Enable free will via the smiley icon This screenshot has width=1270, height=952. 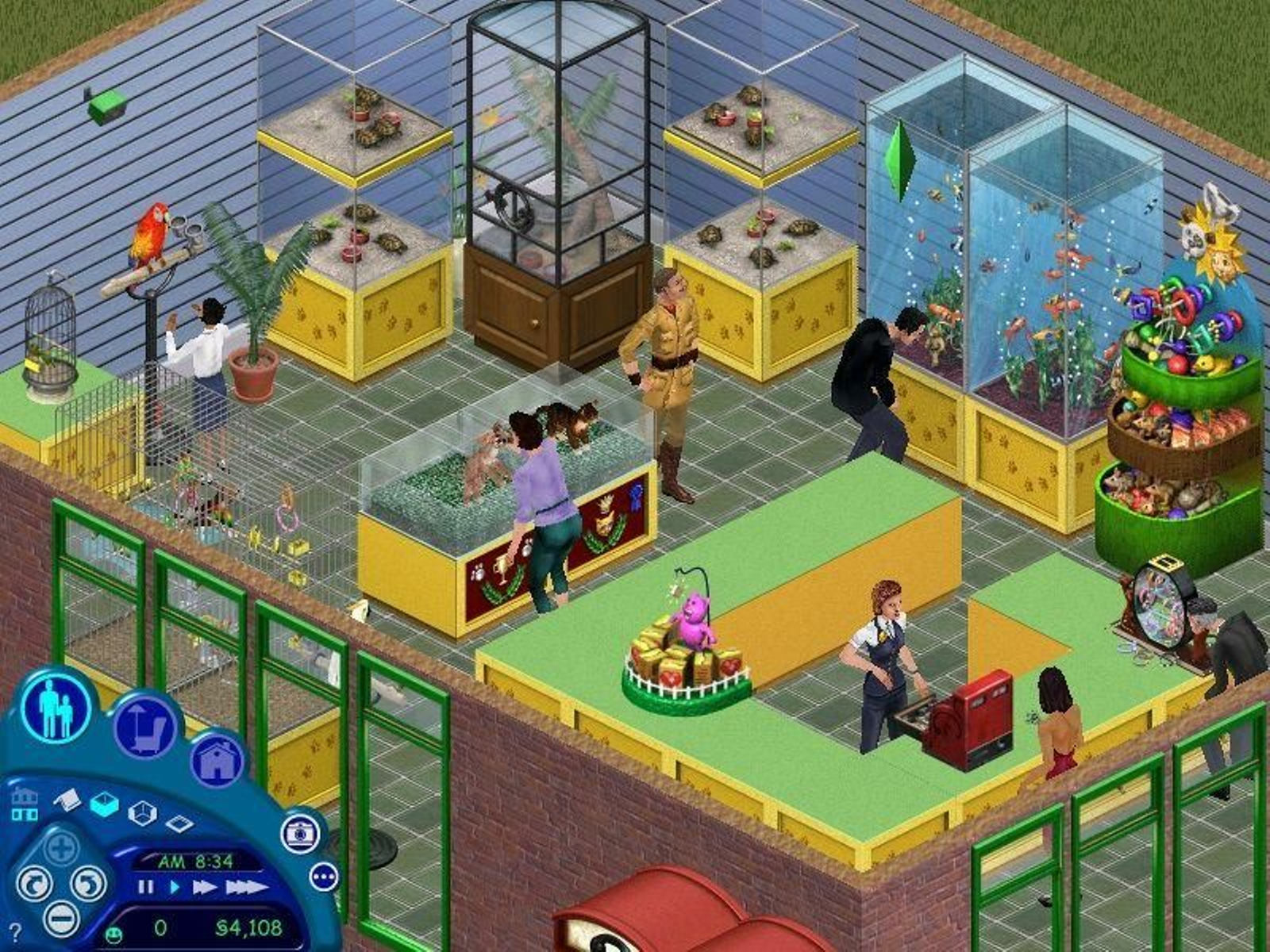tap(114, 934)
